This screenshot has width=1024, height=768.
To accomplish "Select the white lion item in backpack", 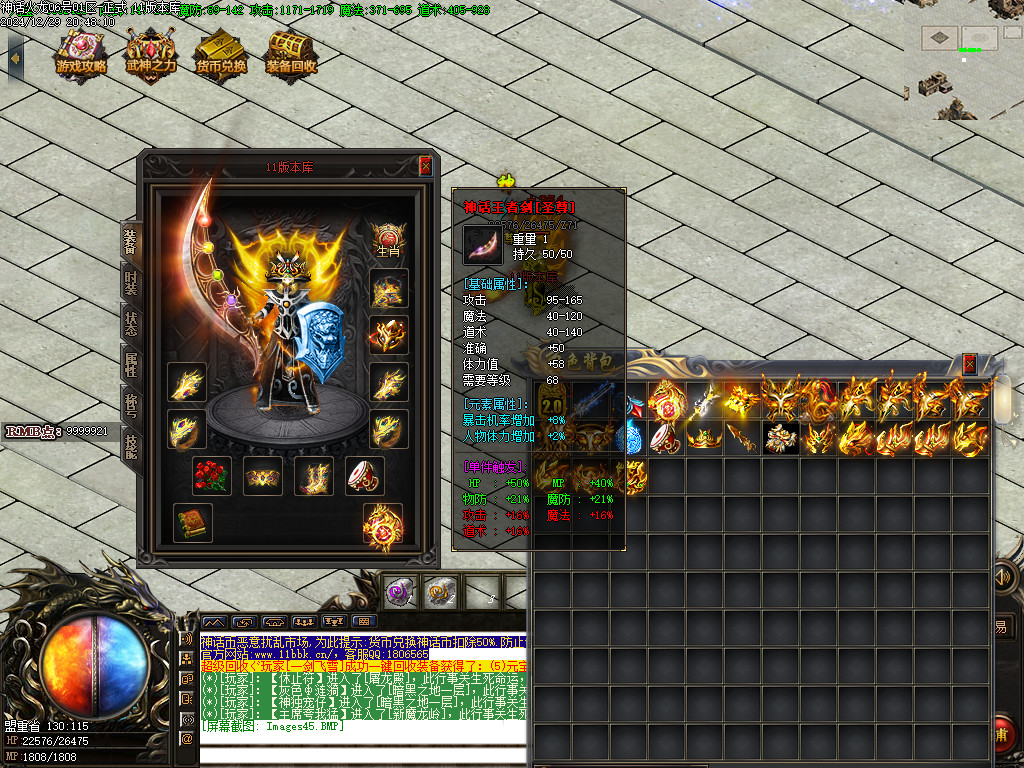I will click(x=781, y=438).
